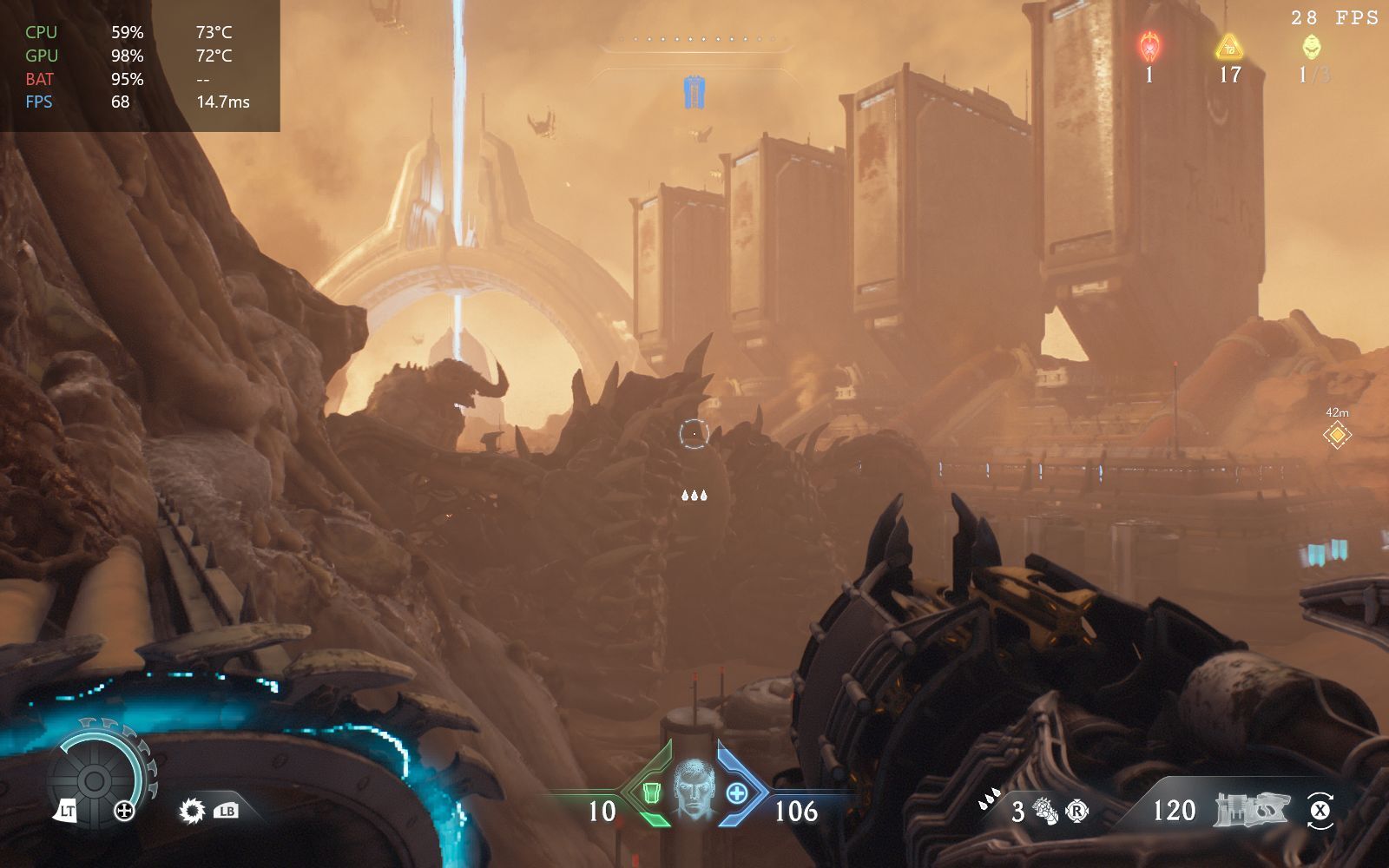Click the performance overlay stats panel
The image size is (1389, 868).
(139, 66)
